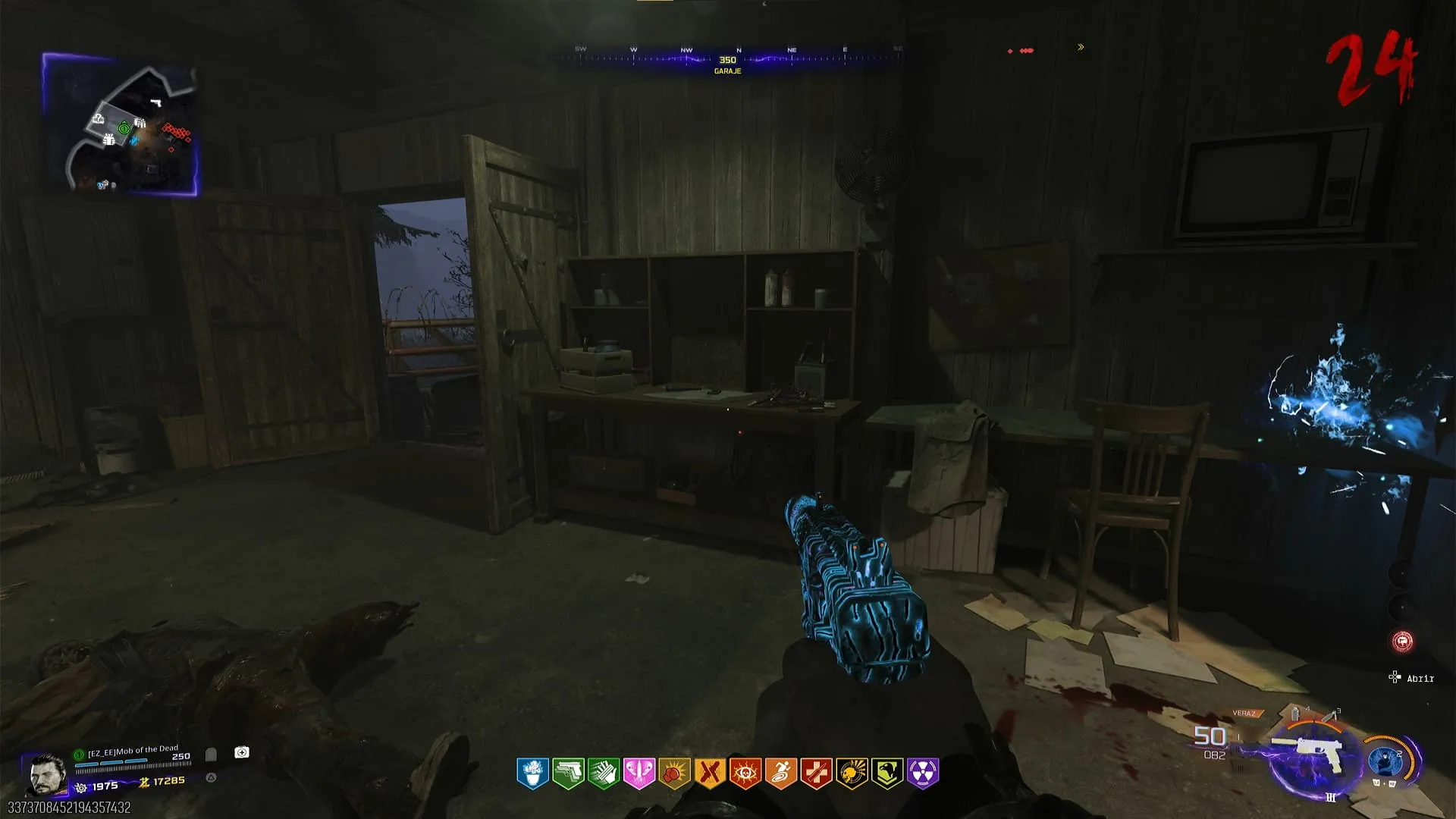The image size is (1456, 819).
Task: Click the purple radiation PhD Flopper perk
Action: click(923, 773)
